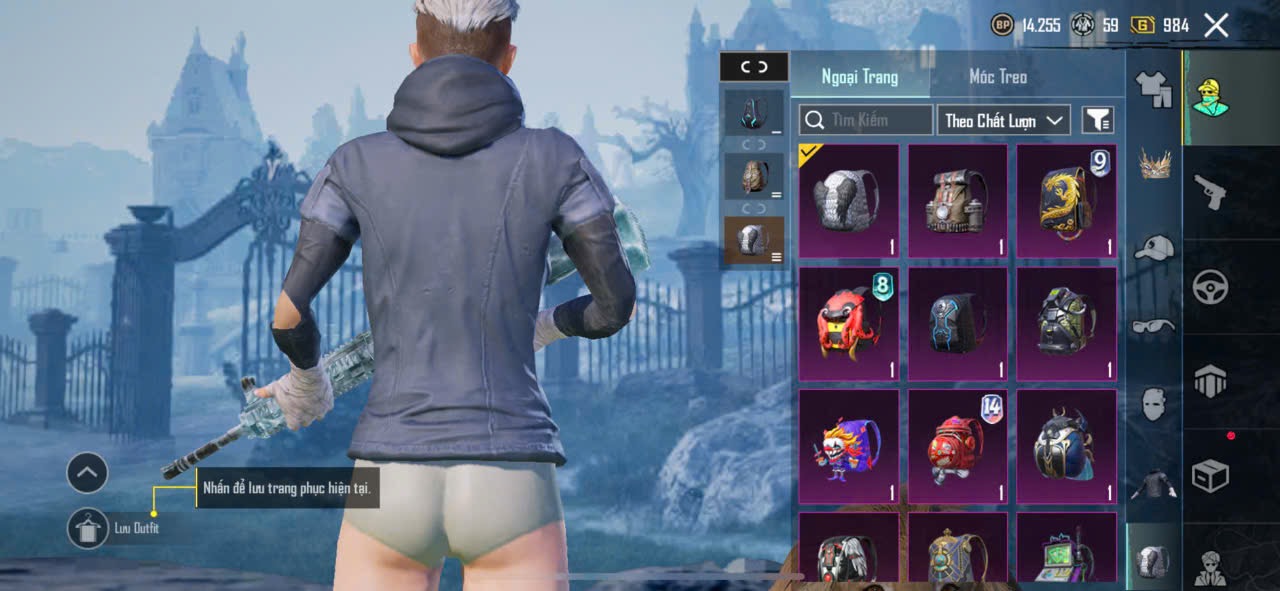Choose the red basketball-style backpack
This screenshot has height=591, width=1280.
click(958, 446)
